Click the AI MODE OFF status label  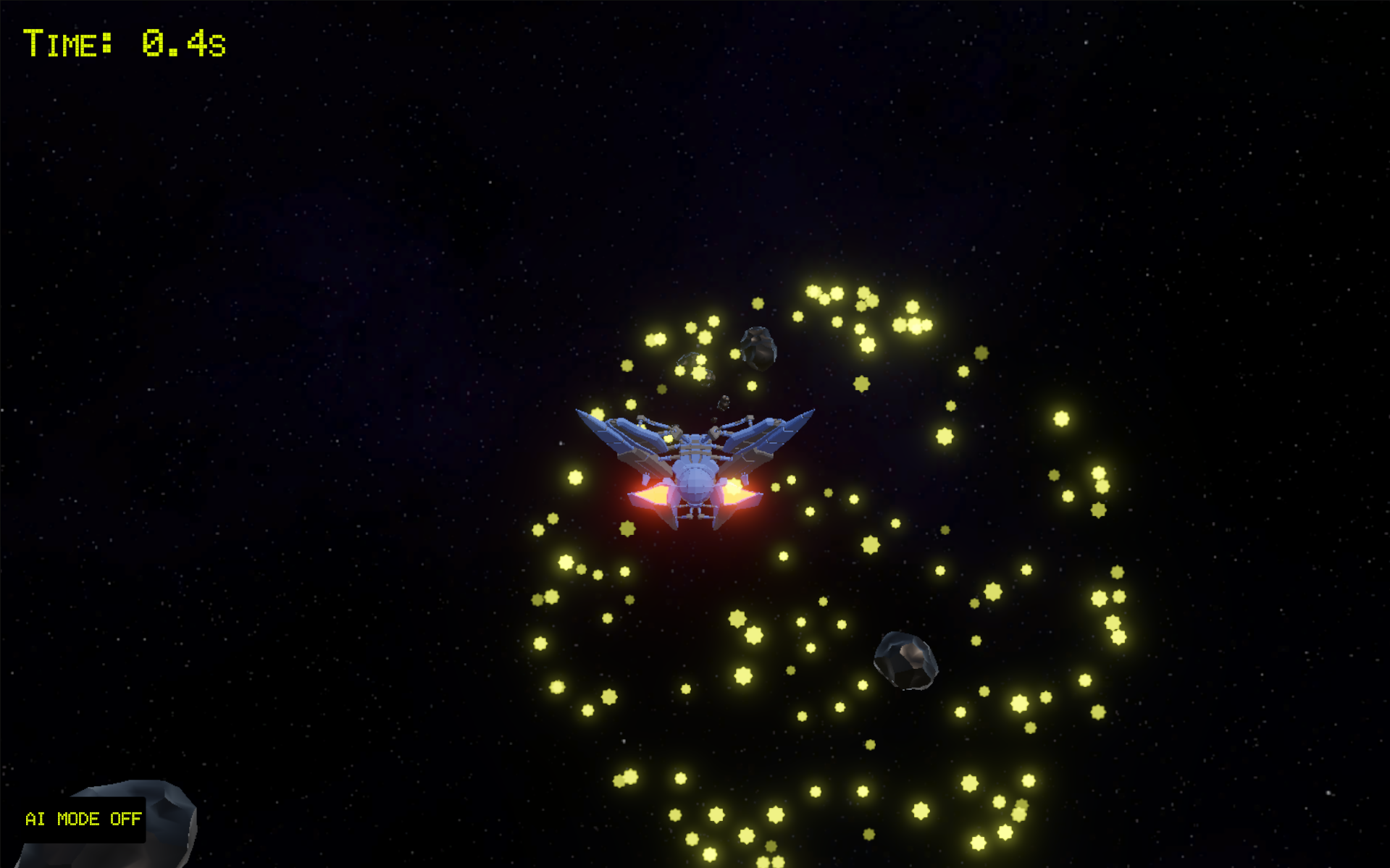[x=83, y=819]
